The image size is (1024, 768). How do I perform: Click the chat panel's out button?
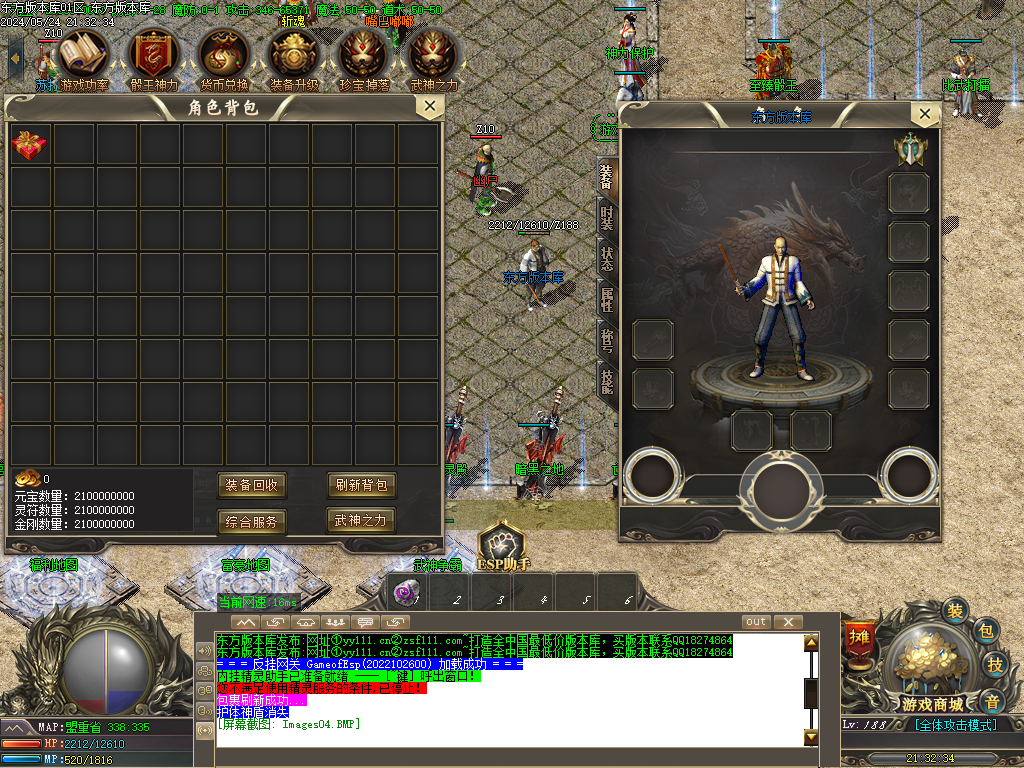coord(756,622)
